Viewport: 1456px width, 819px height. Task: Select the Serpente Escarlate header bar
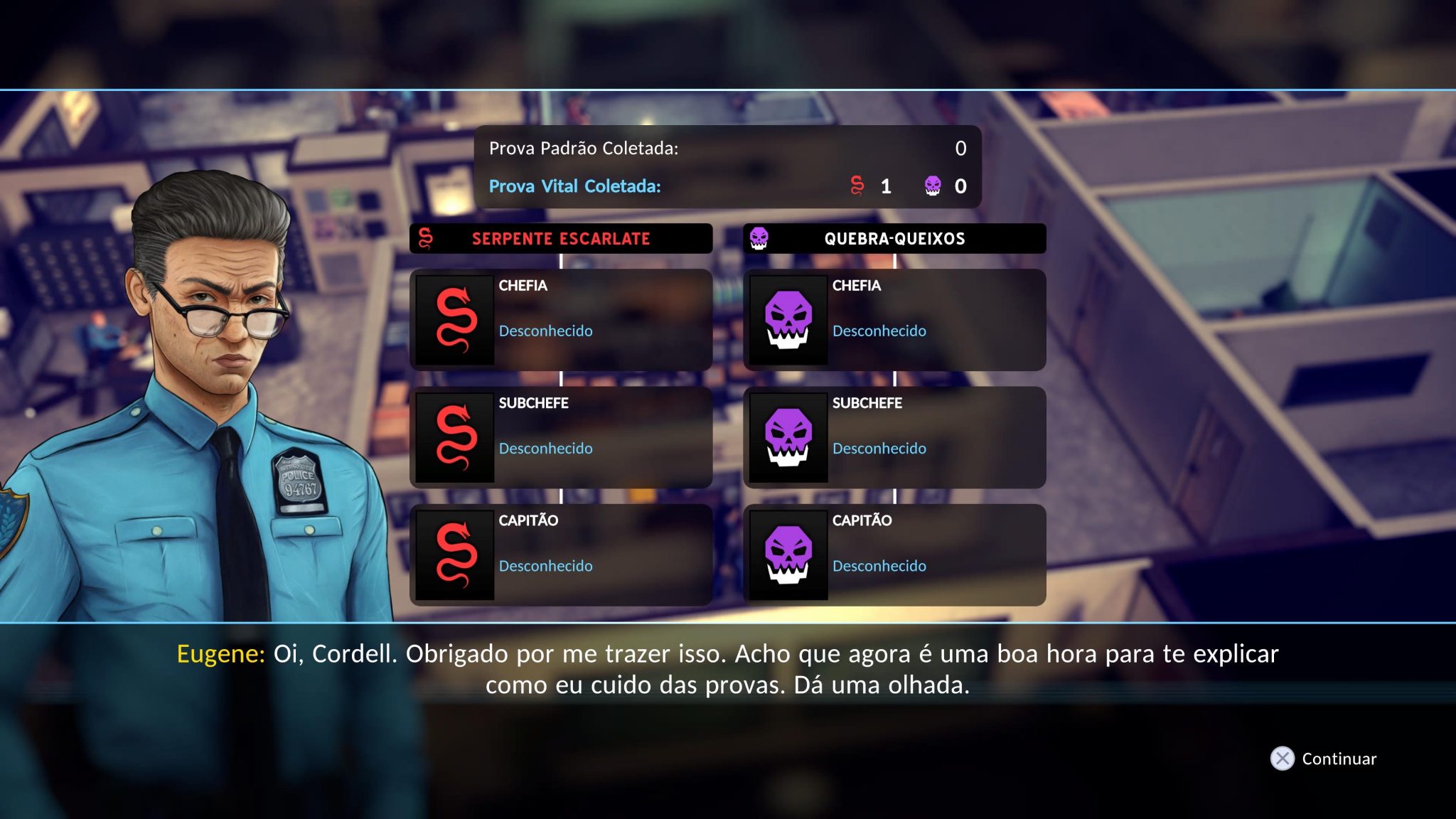click(x=560, y=239)
